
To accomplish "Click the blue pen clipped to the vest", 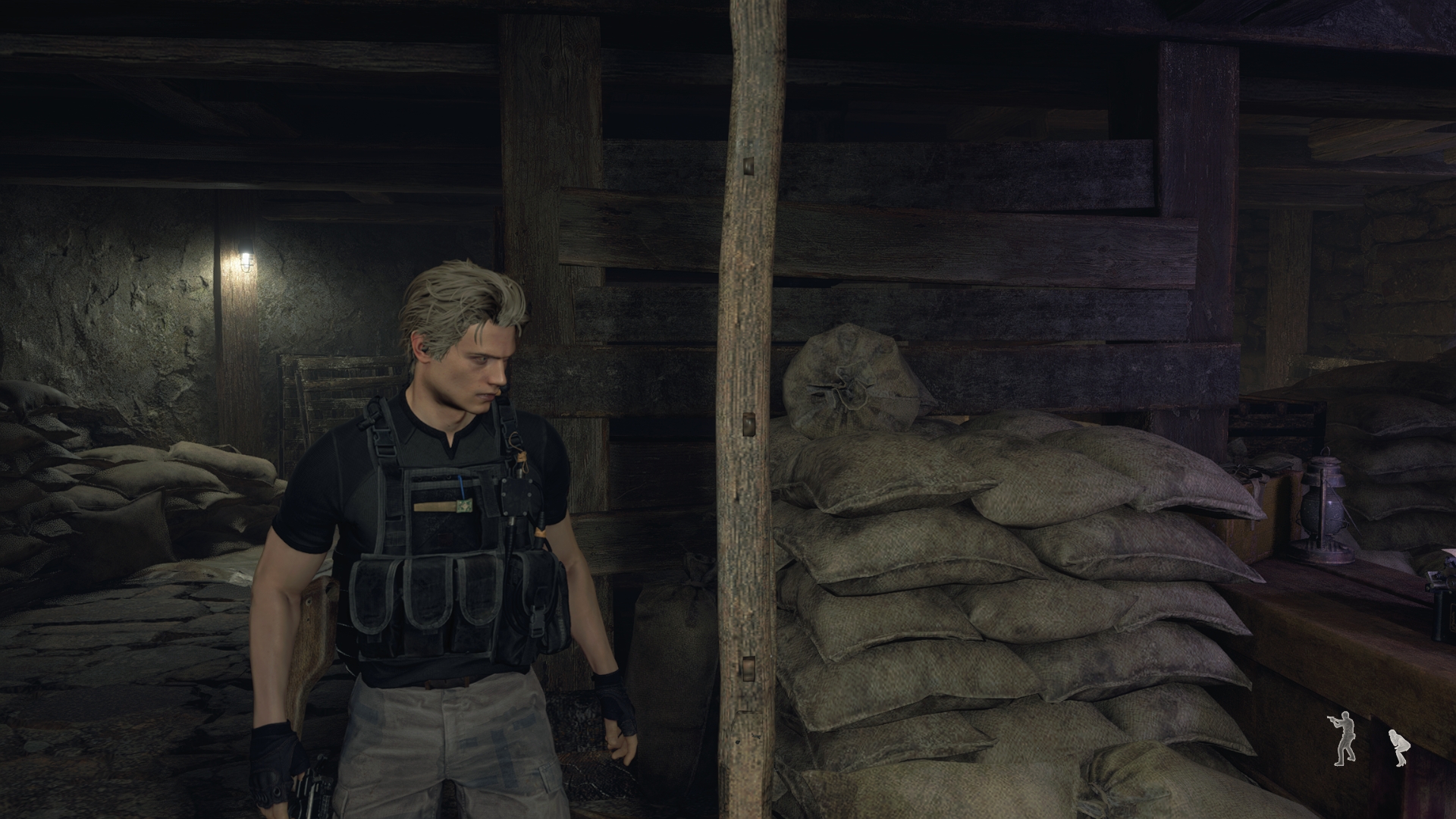I will [x=461, y=488].
